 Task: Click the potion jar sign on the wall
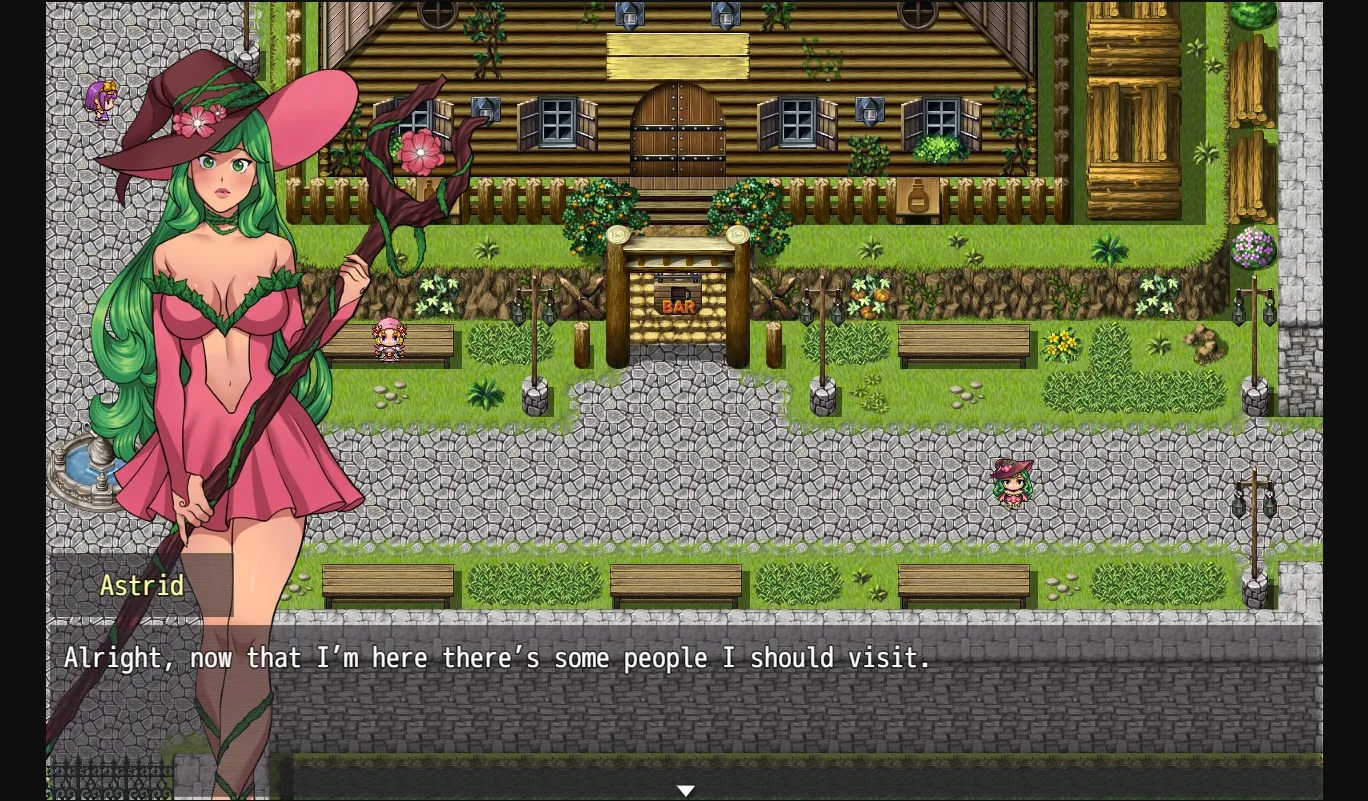pos(916,198)
